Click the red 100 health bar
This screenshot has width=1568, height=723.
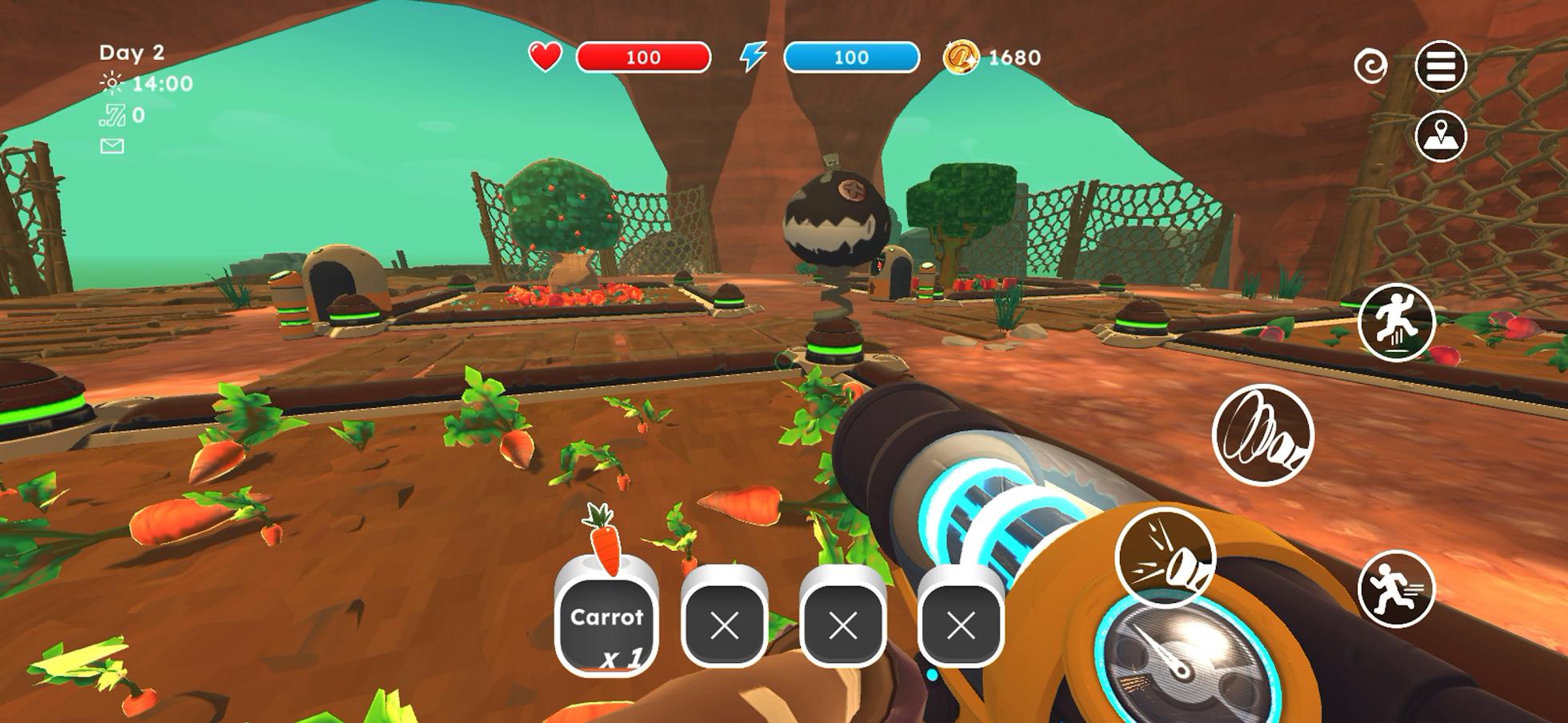point(644,57)
